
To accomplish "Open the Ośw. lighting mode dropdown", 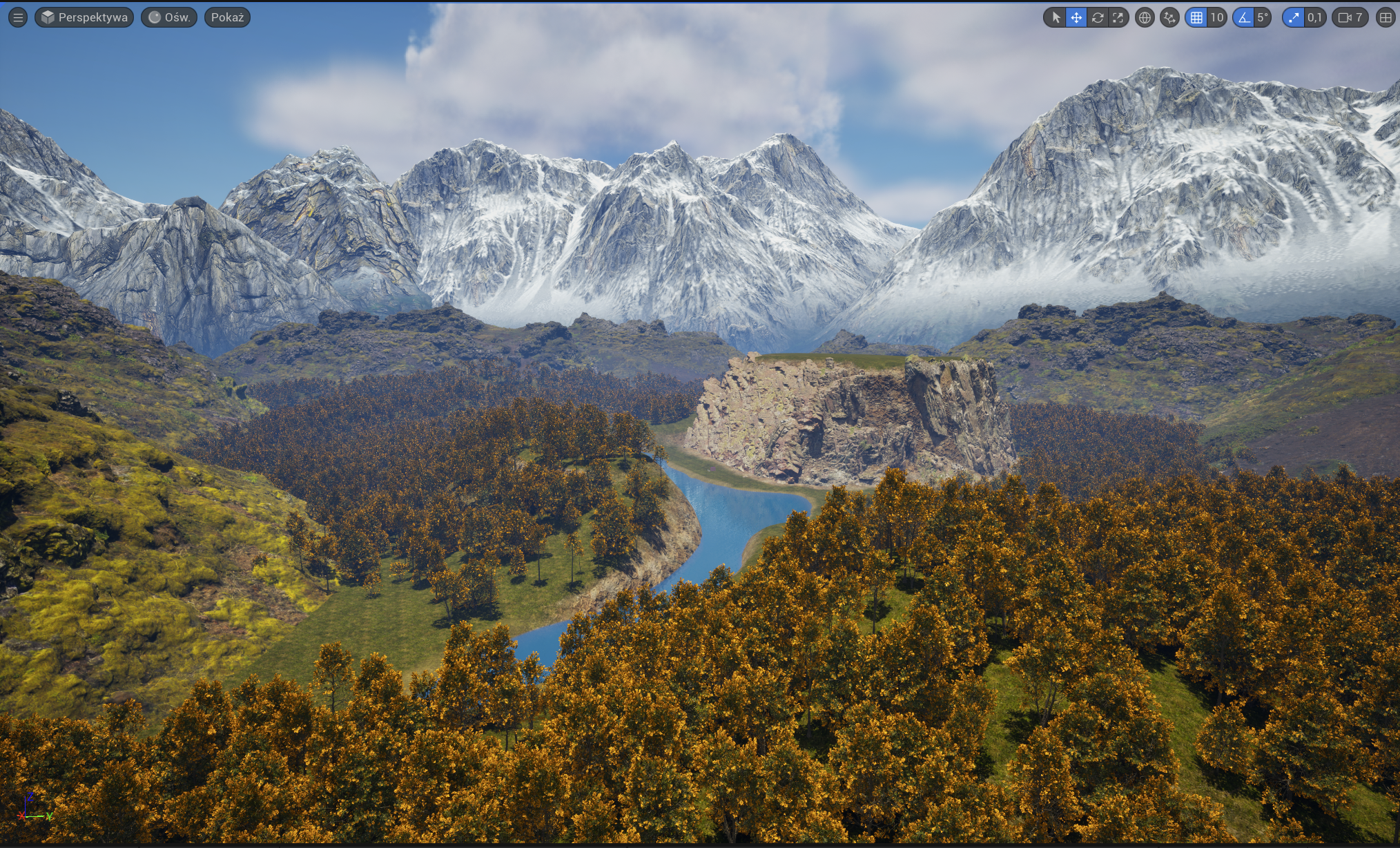I will point(169,17).
